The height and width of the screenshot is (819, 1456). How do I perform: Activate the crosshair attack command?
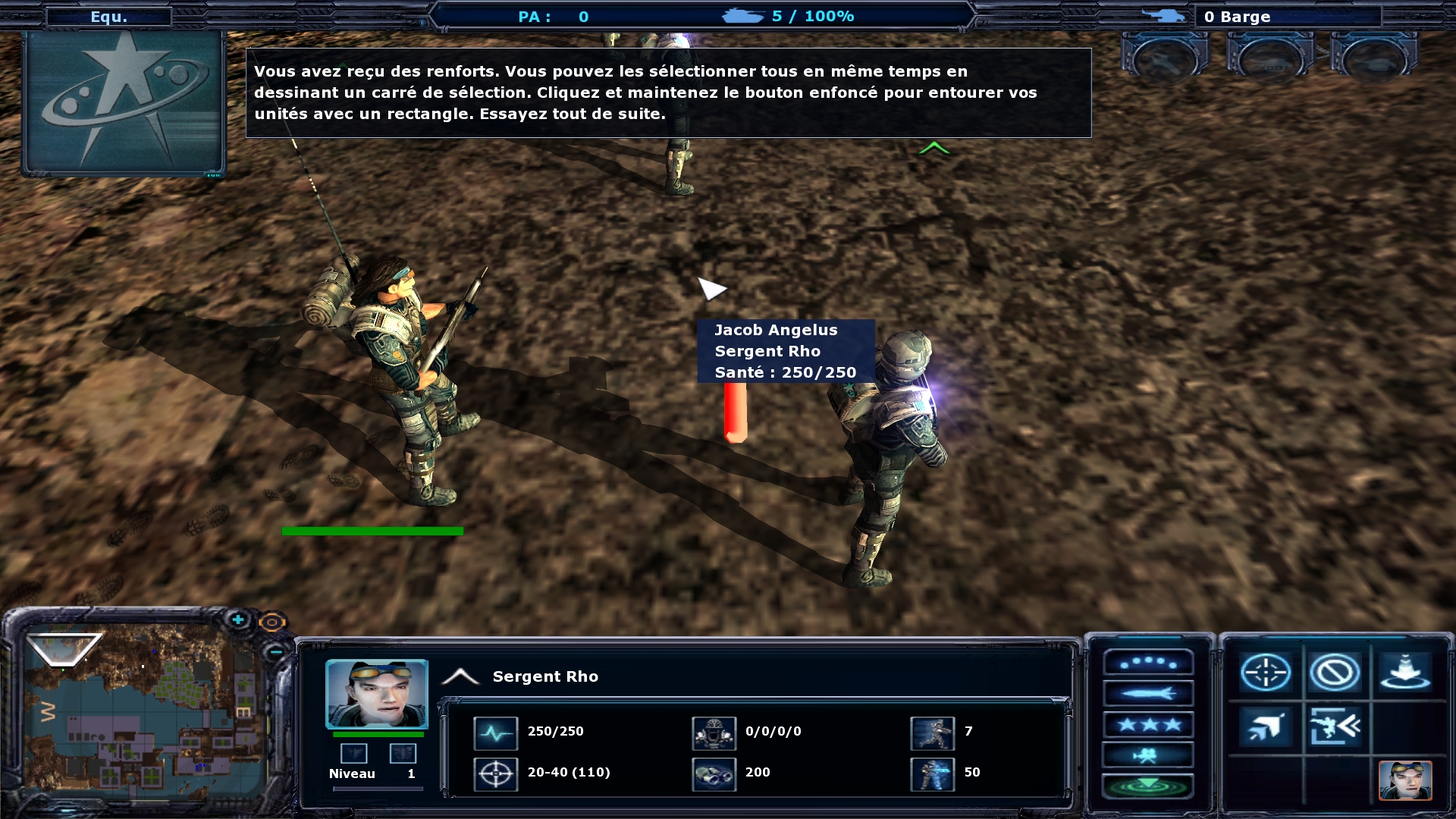1265,673
